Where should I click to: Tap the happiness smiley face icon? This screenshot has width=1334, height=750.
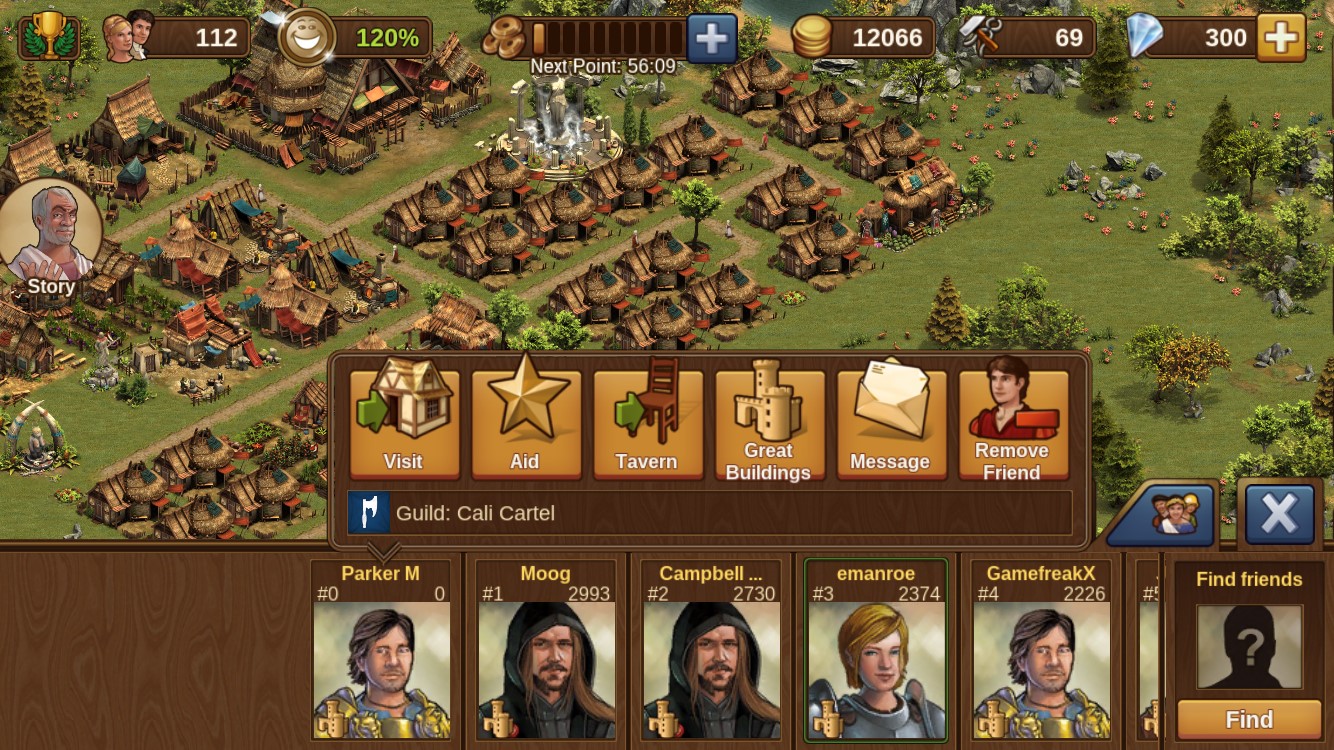point(306,38)
